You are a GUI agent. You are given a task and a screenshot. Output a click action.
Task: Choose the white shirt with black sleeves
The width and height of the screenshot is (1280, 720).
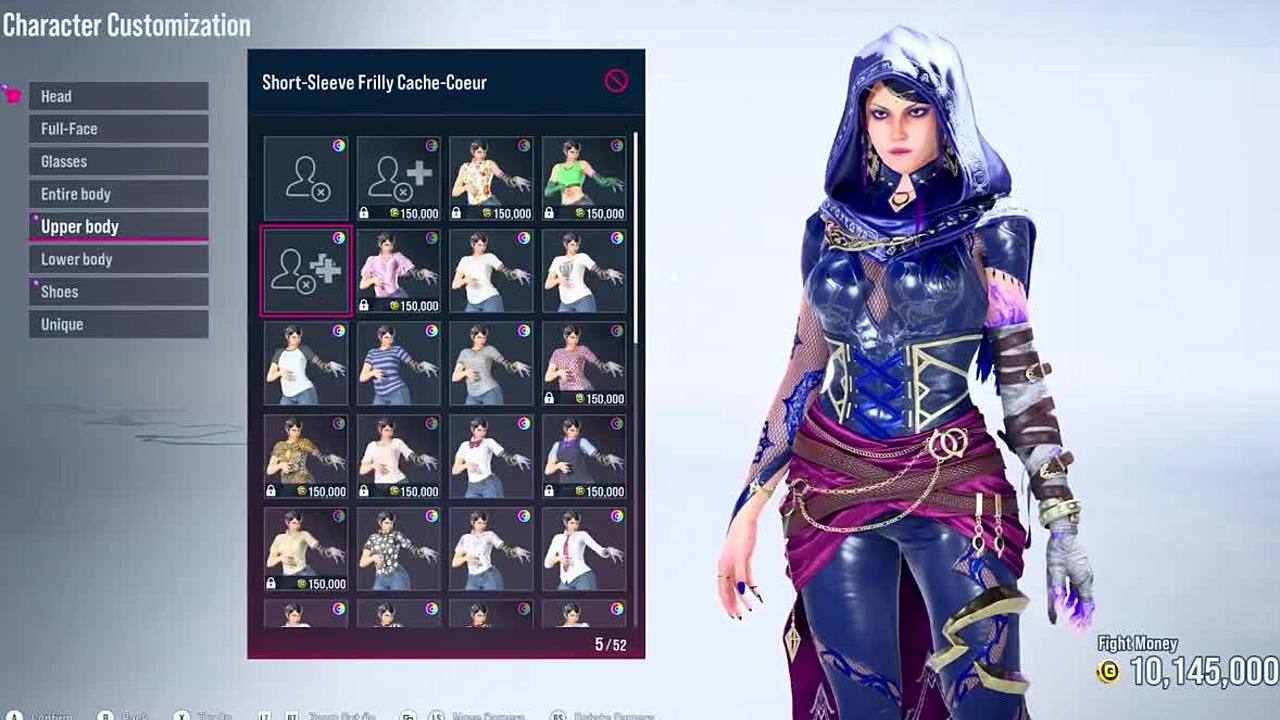(305, 363)
